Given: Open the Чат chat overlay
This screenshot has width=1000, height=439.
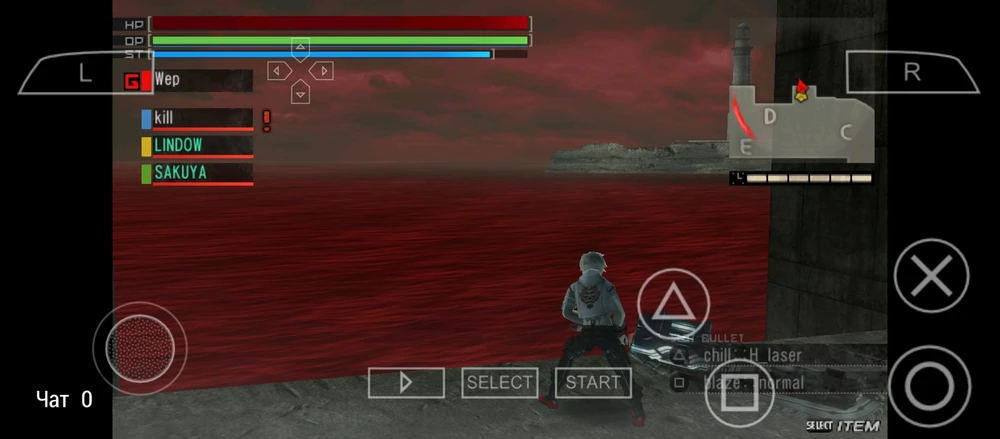Looking at the screenshot, I should point(64,400).
